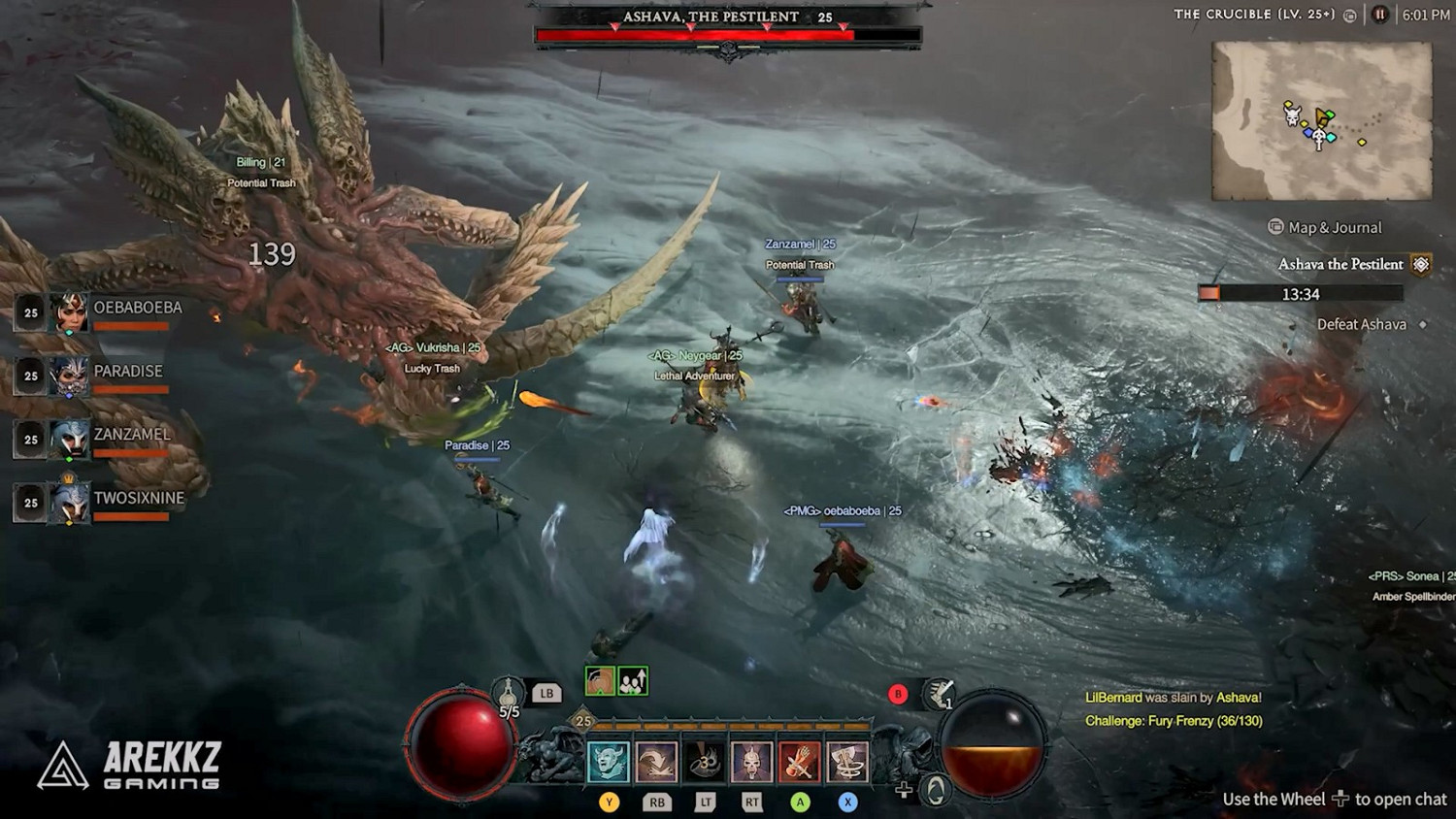Image resolution: width=1456 pixels, height=819 pixels.
Task: Open the emote wheel button bottom right
Action: pyautogui.click(x=934, y=788)
